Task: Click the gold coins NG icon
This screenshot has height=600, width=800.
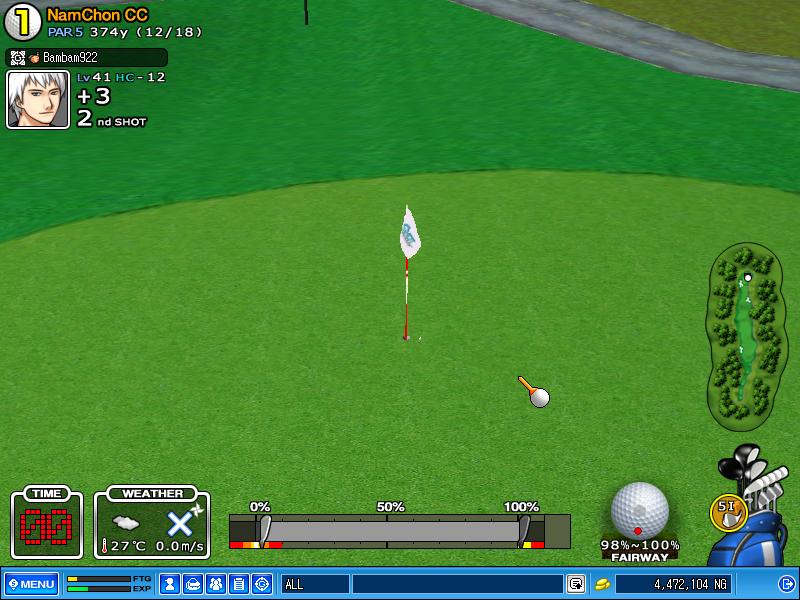Action: click(602, 584)
